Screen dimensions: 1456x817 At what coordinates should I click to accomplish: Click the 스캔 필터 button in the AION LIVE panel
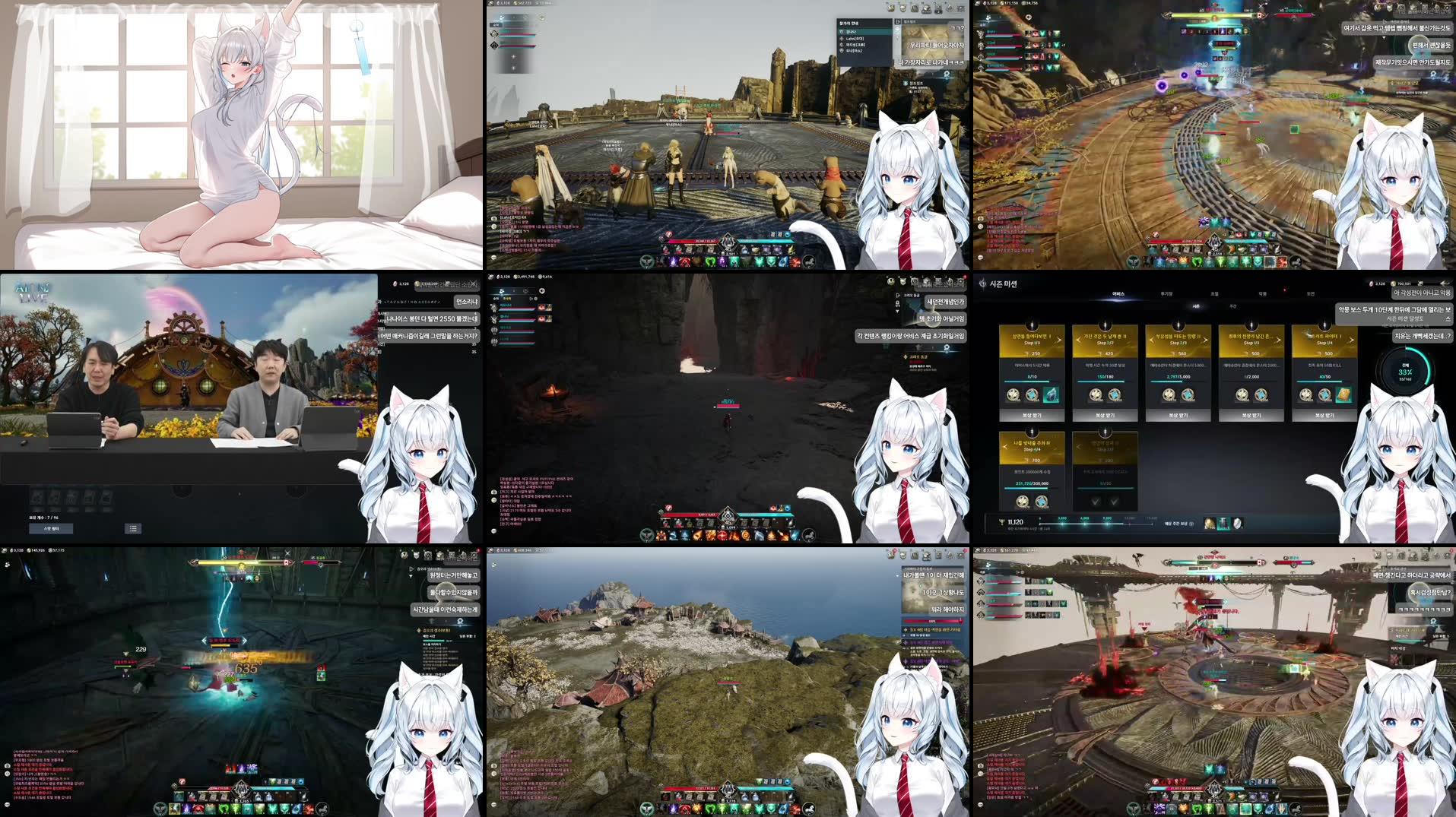click(51, 530)
